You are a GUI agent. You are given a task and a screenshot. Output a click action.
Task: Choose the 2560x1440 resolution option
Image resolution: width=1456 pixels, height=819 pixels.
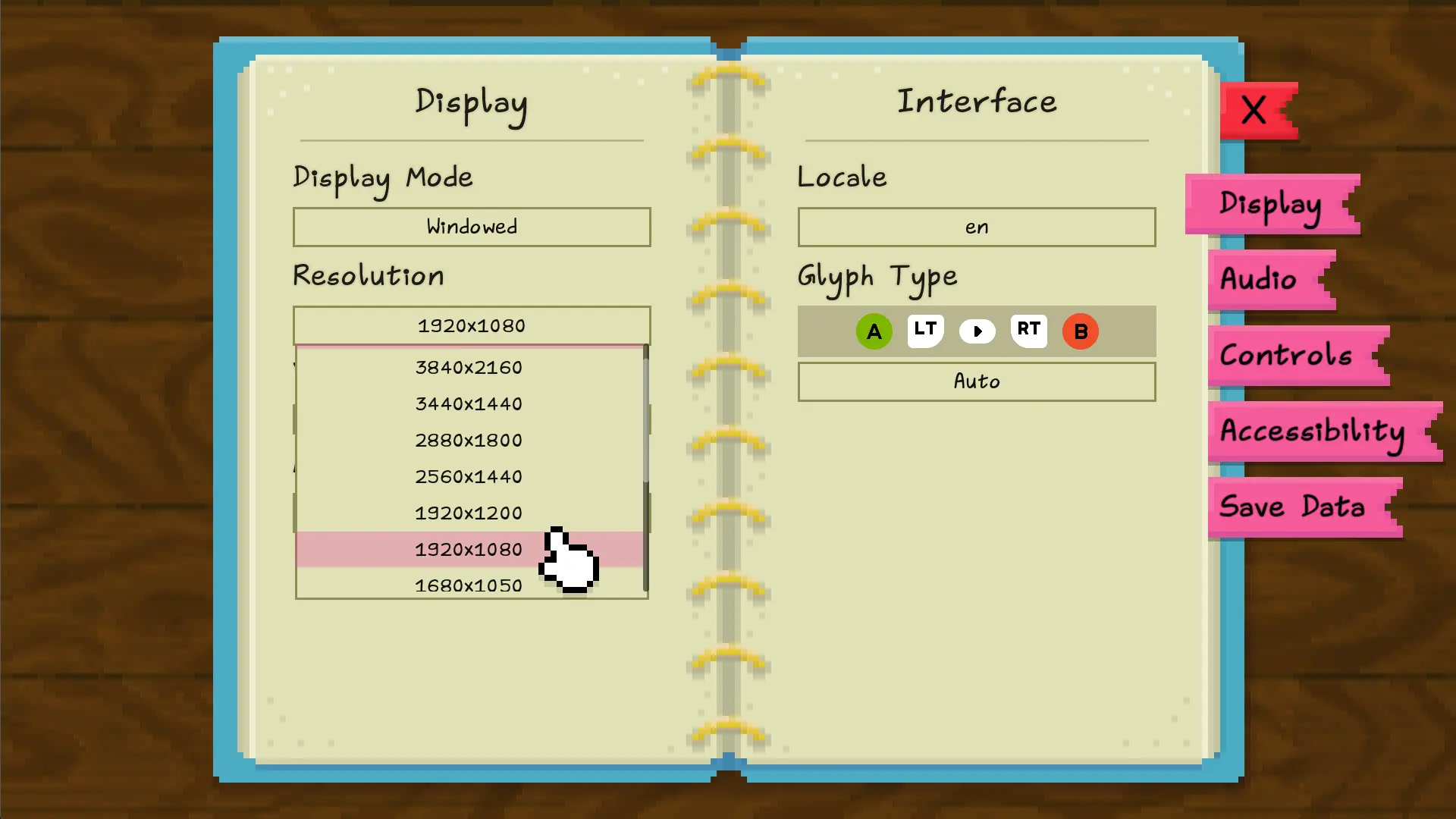(469, 476)
